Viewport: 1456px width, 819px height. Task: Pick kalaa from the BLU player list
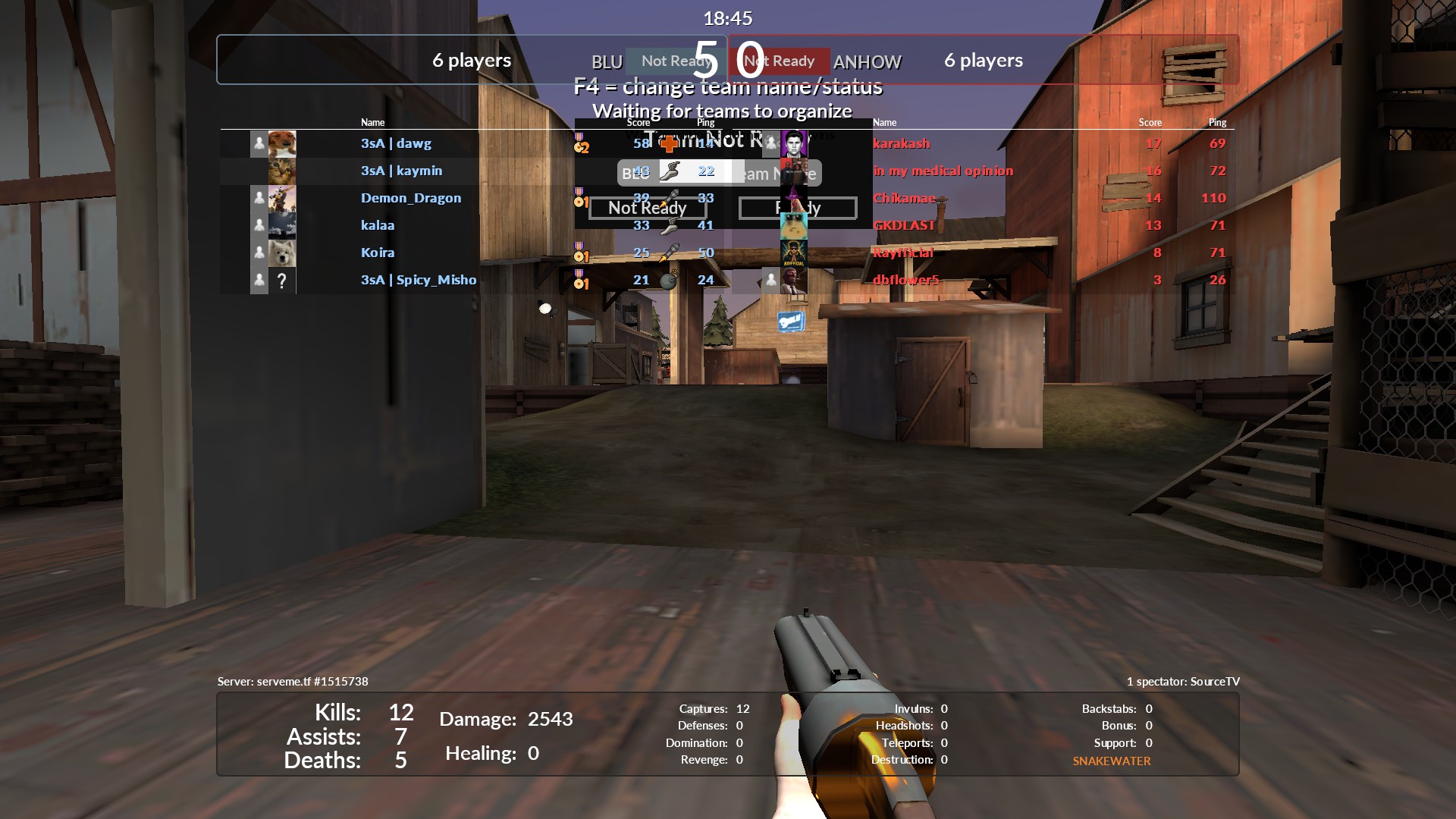tap(378, 225)
